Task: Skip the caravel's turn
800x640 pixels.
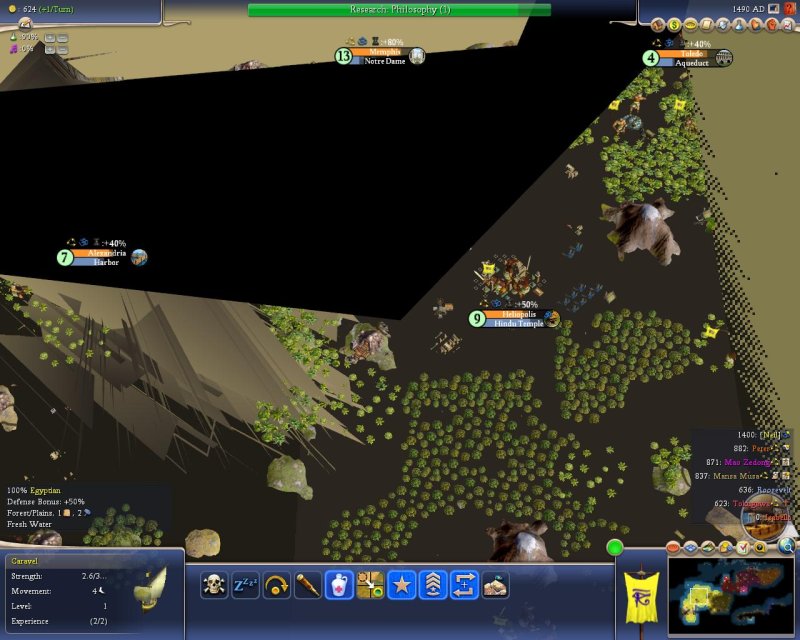Action: click(x=276, y=585)
